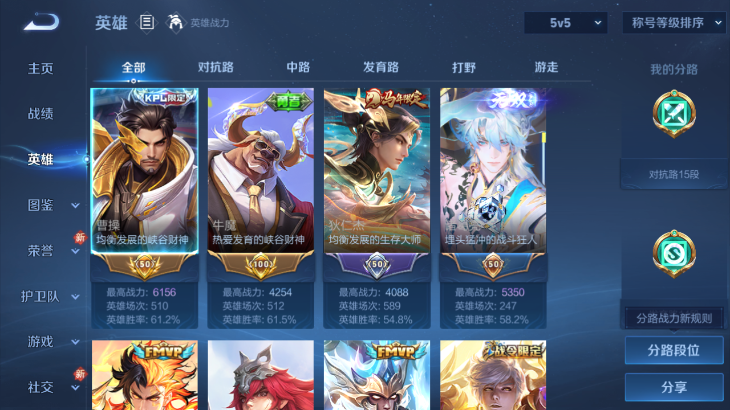
Task: Switch to the 发育路 tab
Action: click(x=381, y=67)
